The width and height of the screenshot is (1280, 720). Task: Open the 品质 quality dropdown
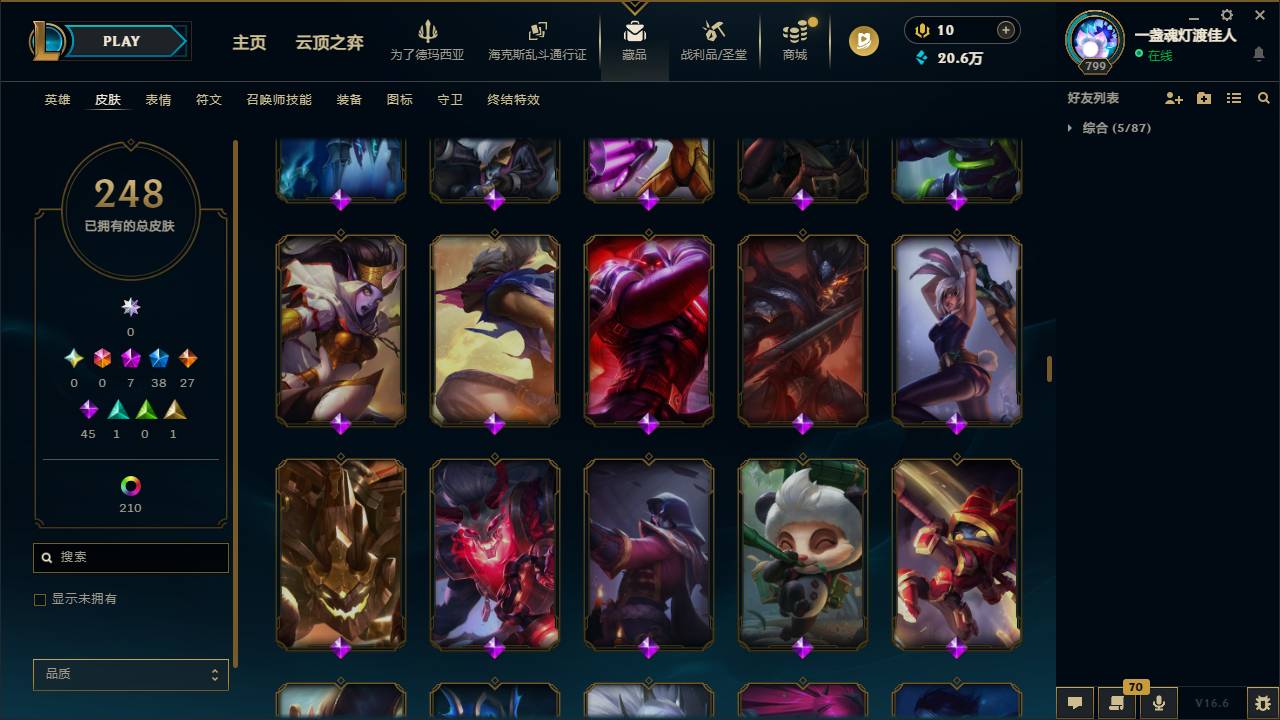pos(130,674)
